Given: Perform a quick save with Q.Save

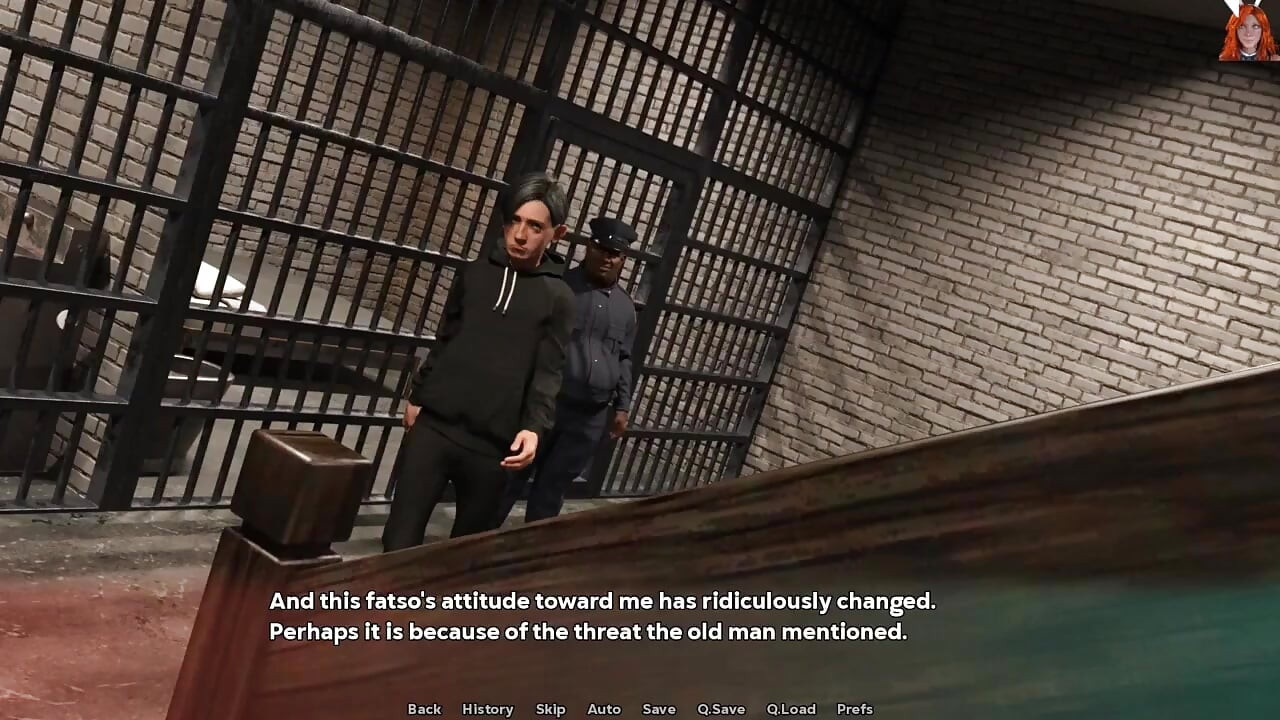Looking at the screenshot, I should pyautogui.click(x=721, y=709).
